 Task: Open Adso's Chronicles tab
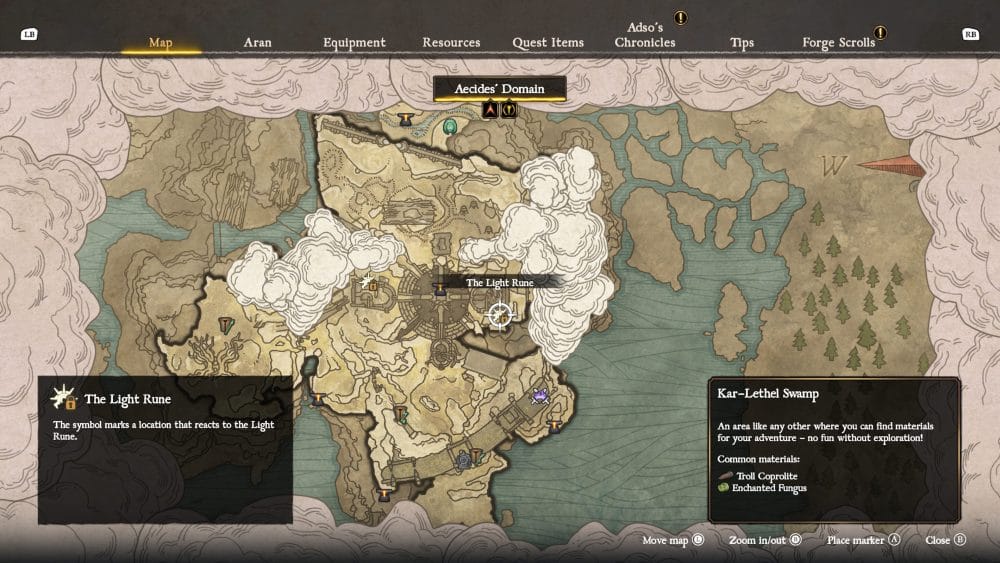click(645, 36)
